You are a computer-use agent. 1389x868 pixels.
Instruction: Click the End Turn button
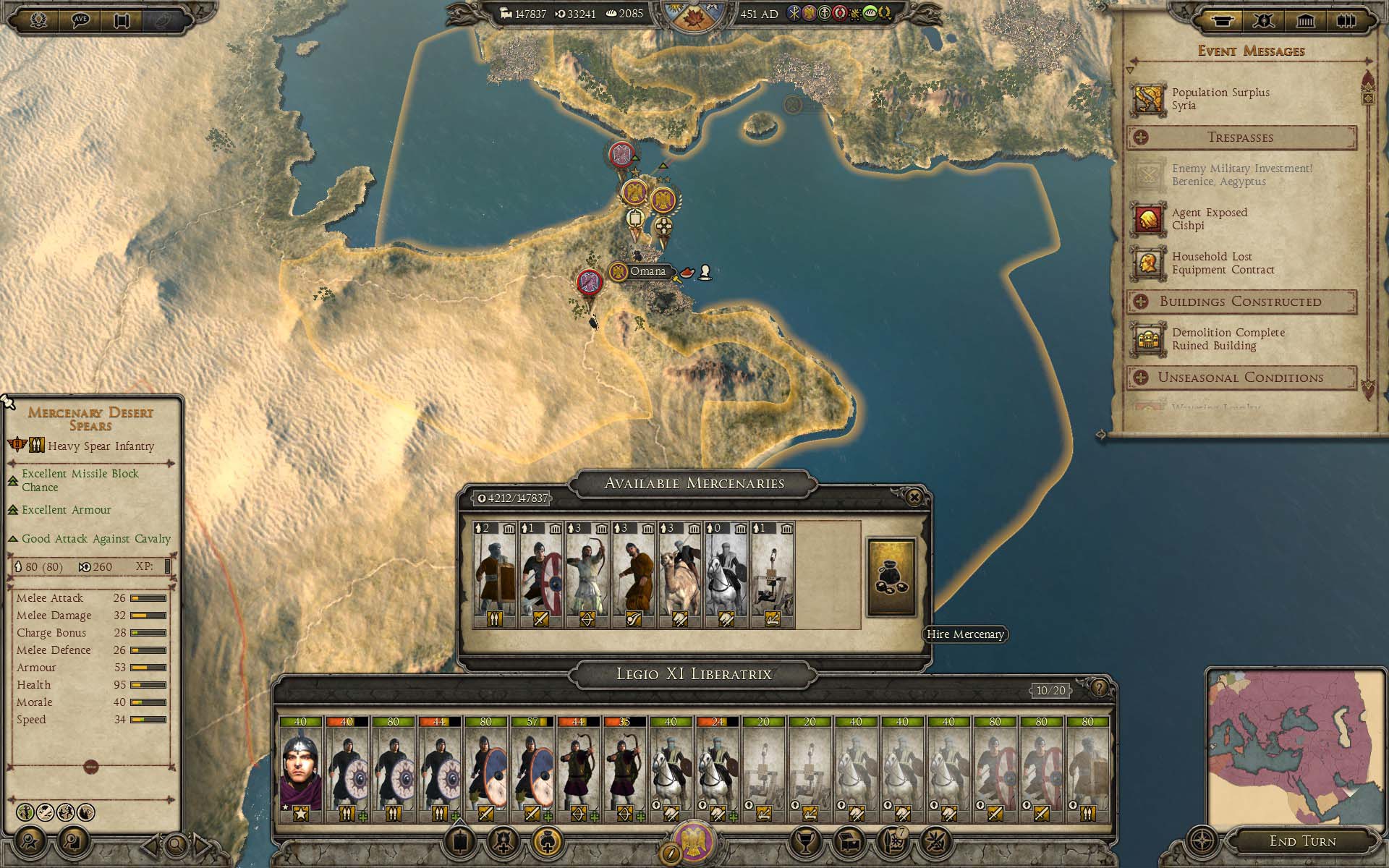click(1302, 841)
